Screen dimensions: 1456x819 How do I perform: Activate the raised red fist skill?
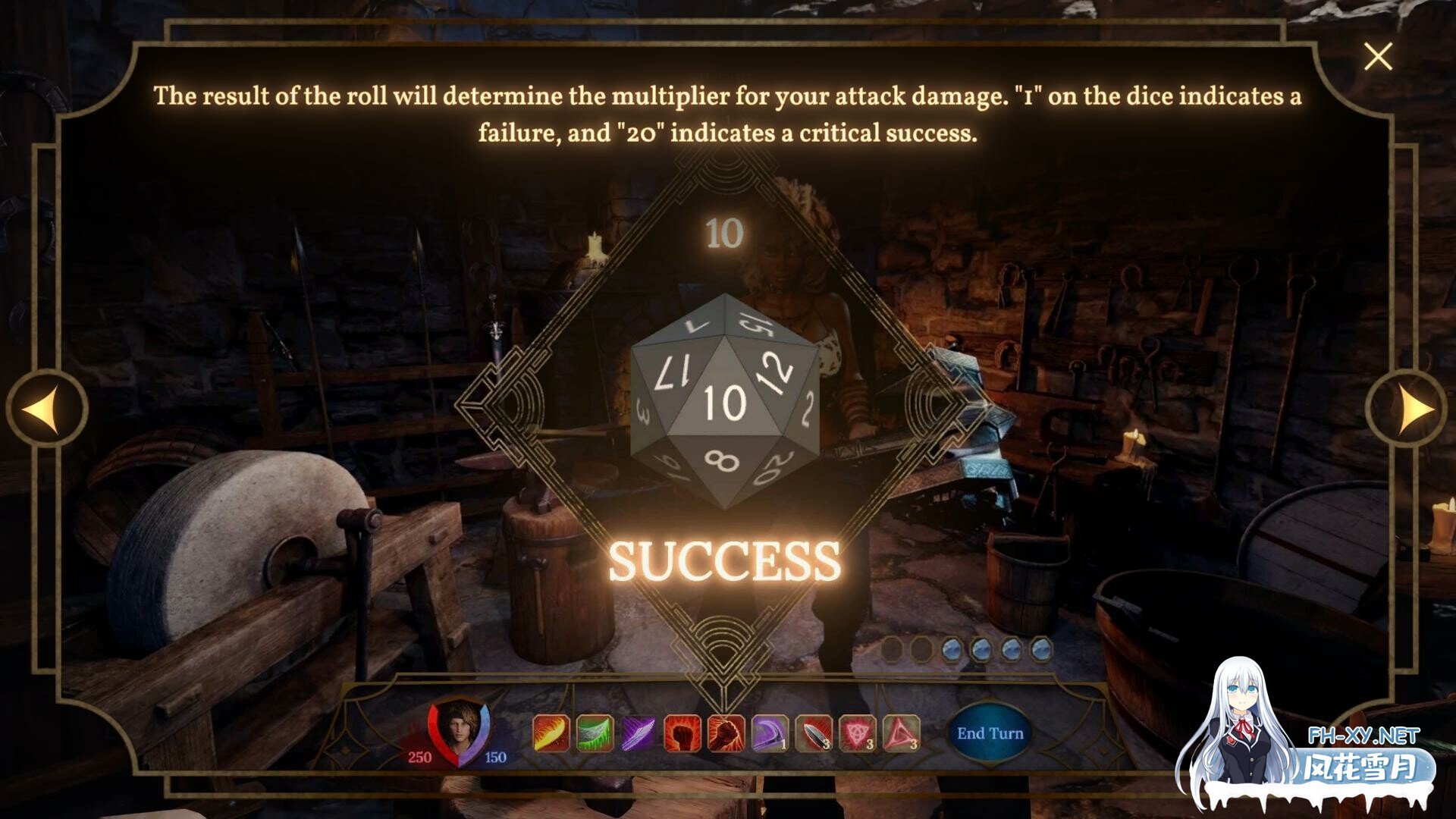[682, 734]
